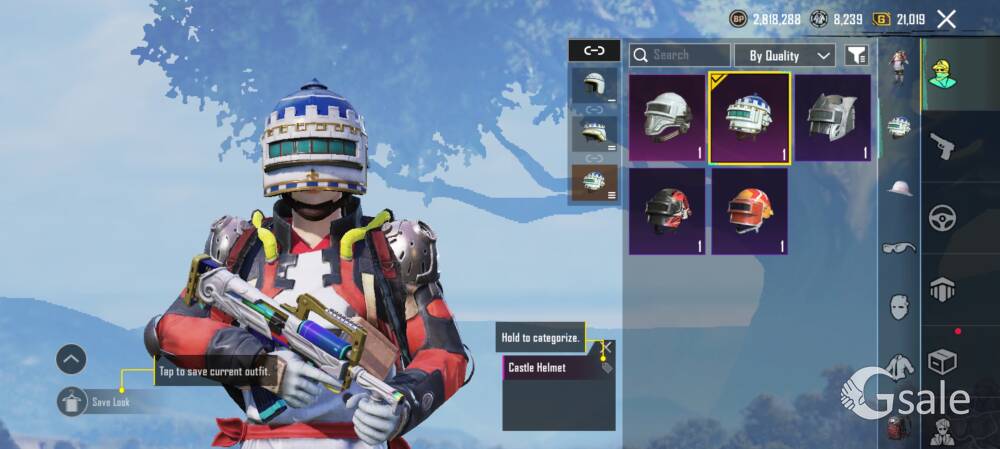The height and width of the screenshot is (449, 1000).
Task: Collapse the panel with the up-arrow circle
Action: pos(71,359)
